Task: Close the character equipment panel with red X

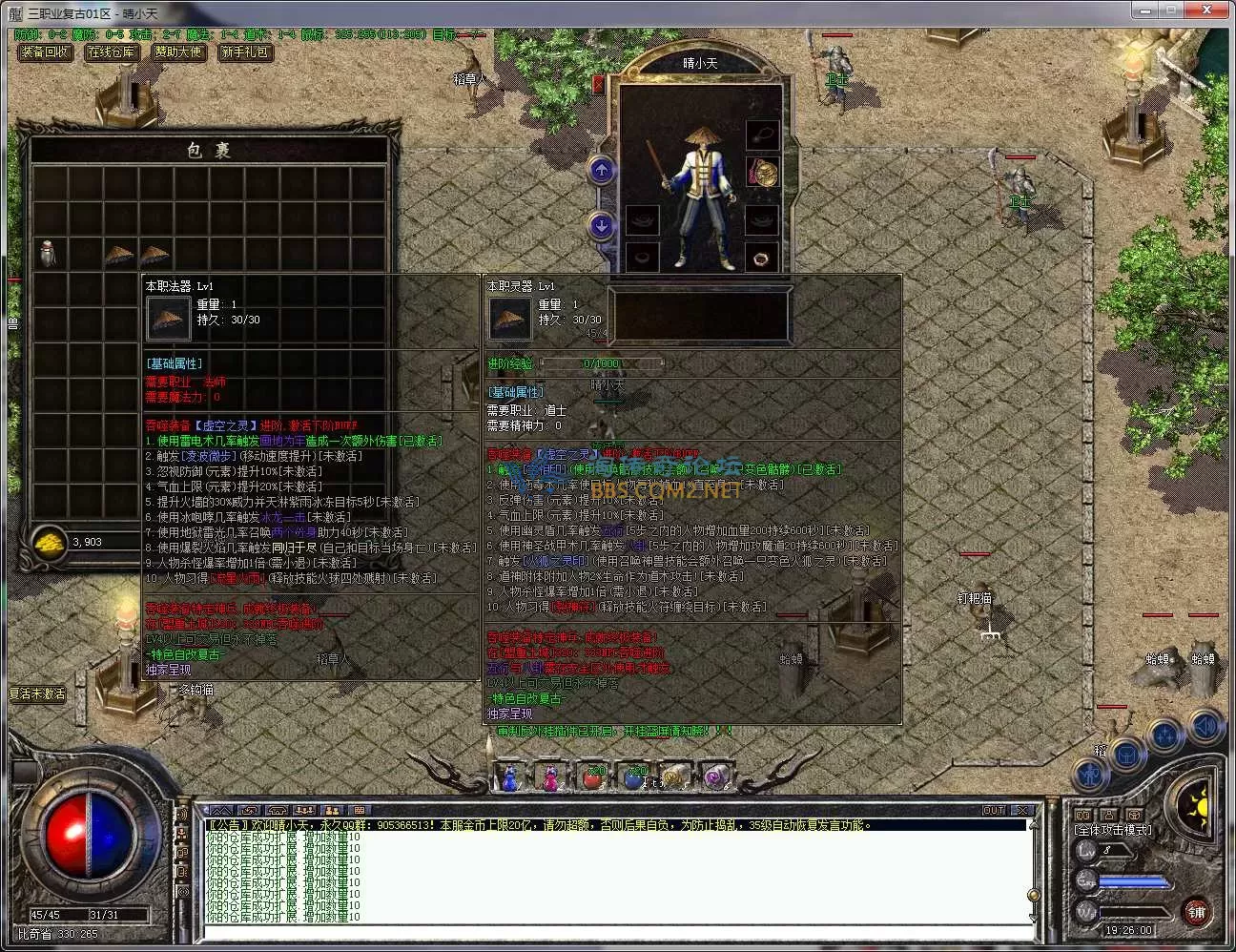Action: pyautogui.click(x=598, y=84)
